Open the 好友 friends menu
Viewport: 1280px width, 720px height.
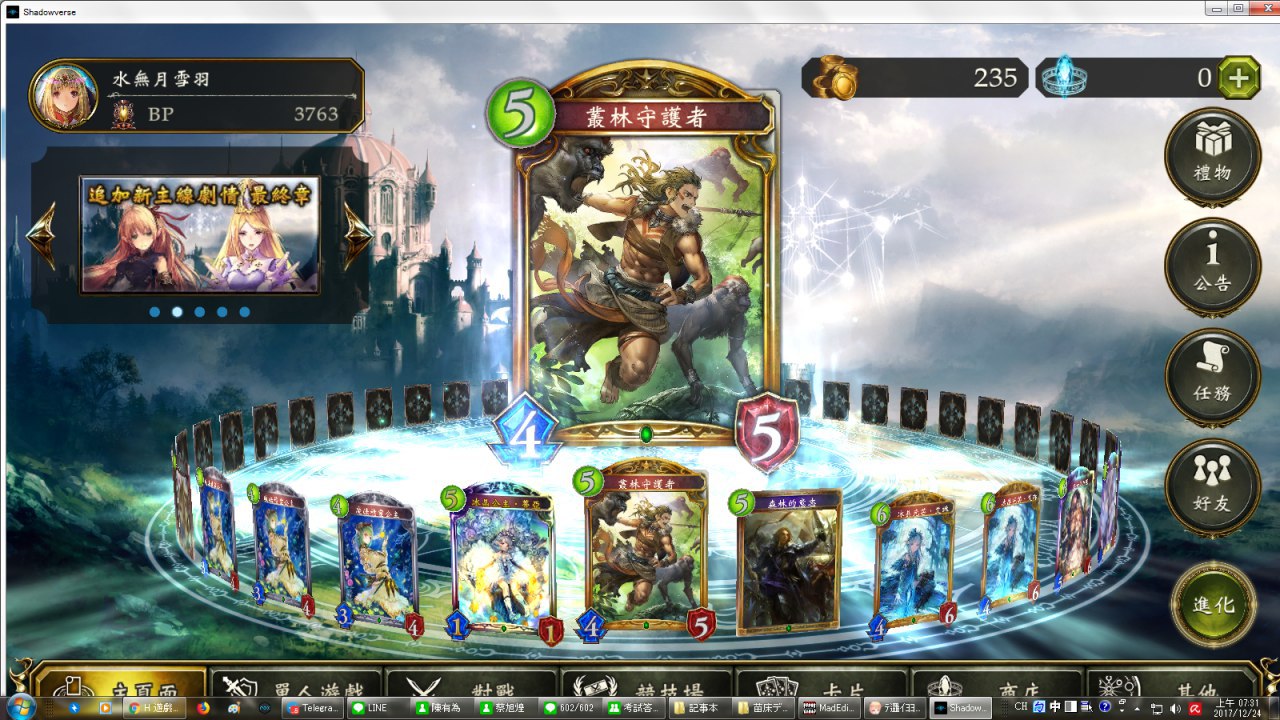point(1212,483)
